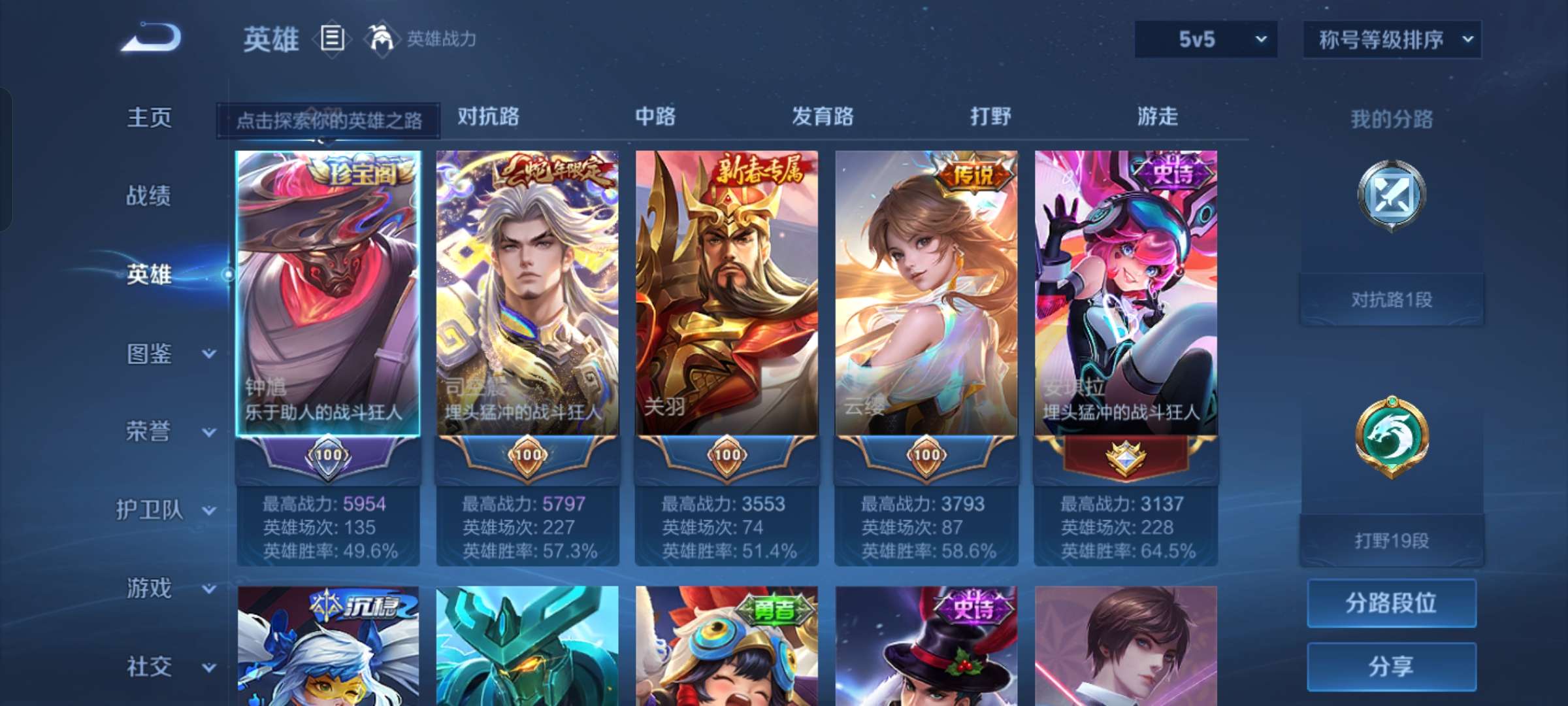
Task: Switch to the 中路 lane tab
Action: [x=655, y=117]
